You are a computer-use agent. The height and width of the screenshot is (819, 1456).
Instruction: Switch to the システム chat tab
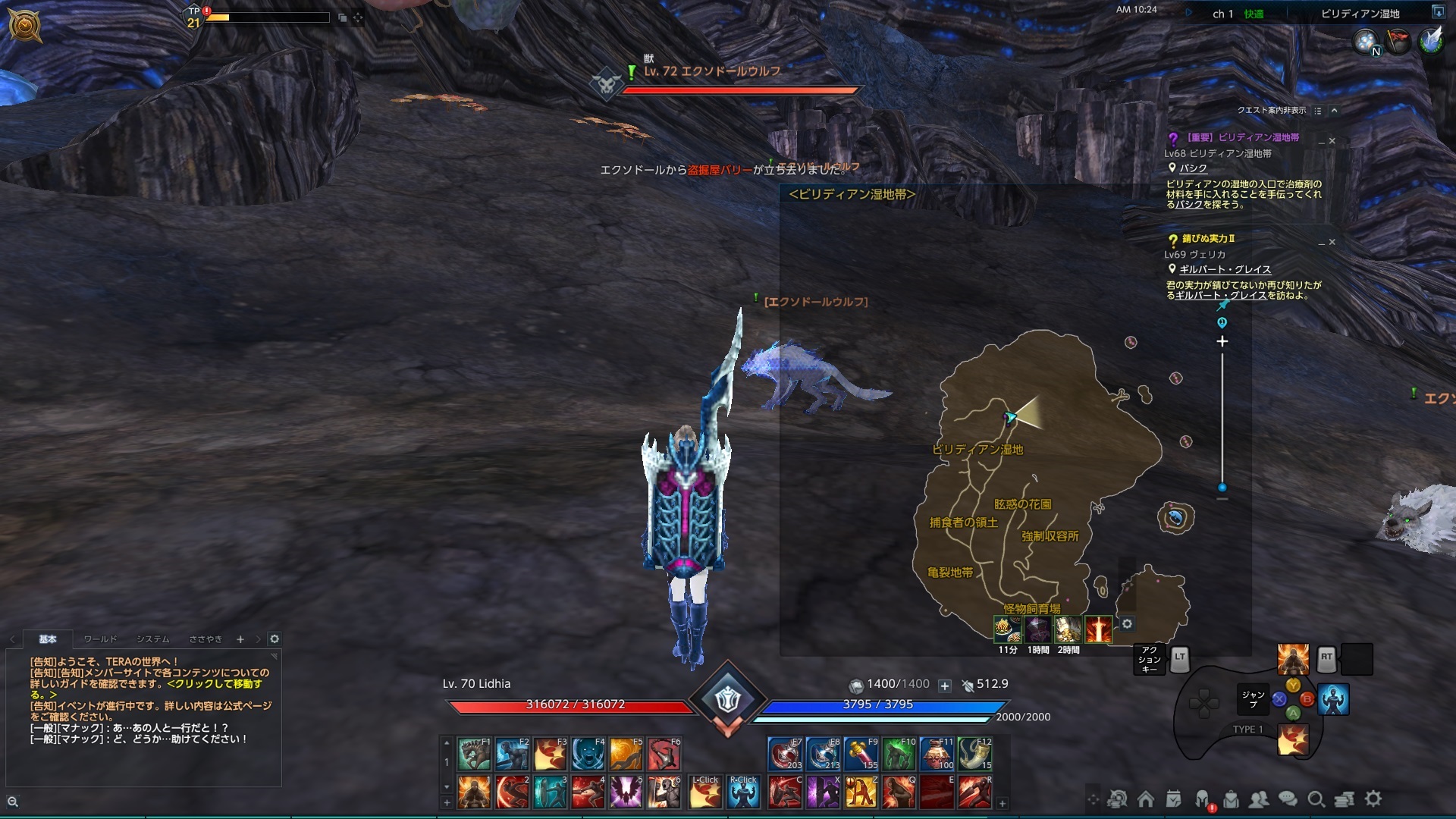[153, 639]
